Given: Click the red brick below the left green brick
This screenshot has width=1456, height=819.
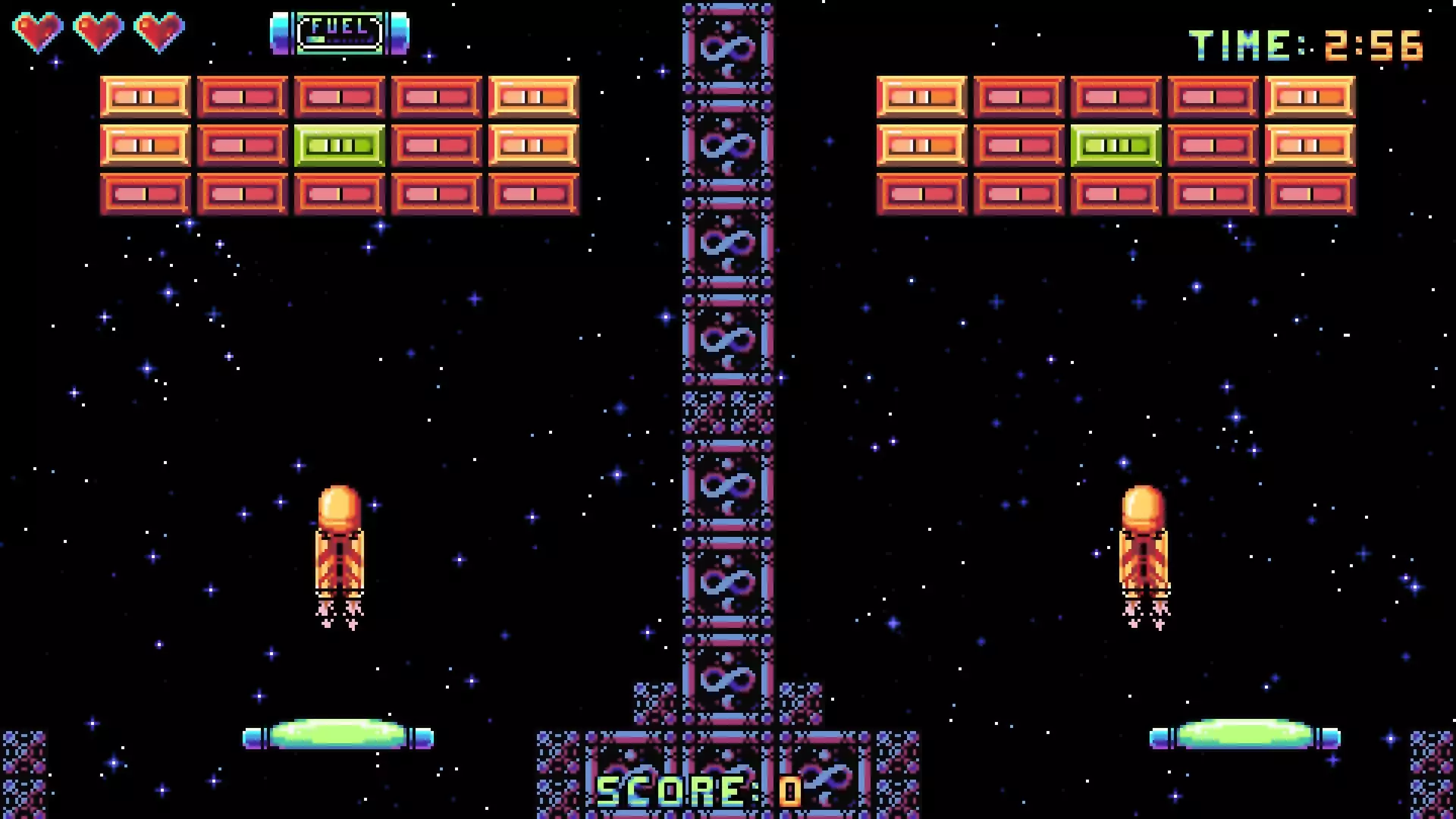Looking at the screenshot, I should [x=337, y=193].
